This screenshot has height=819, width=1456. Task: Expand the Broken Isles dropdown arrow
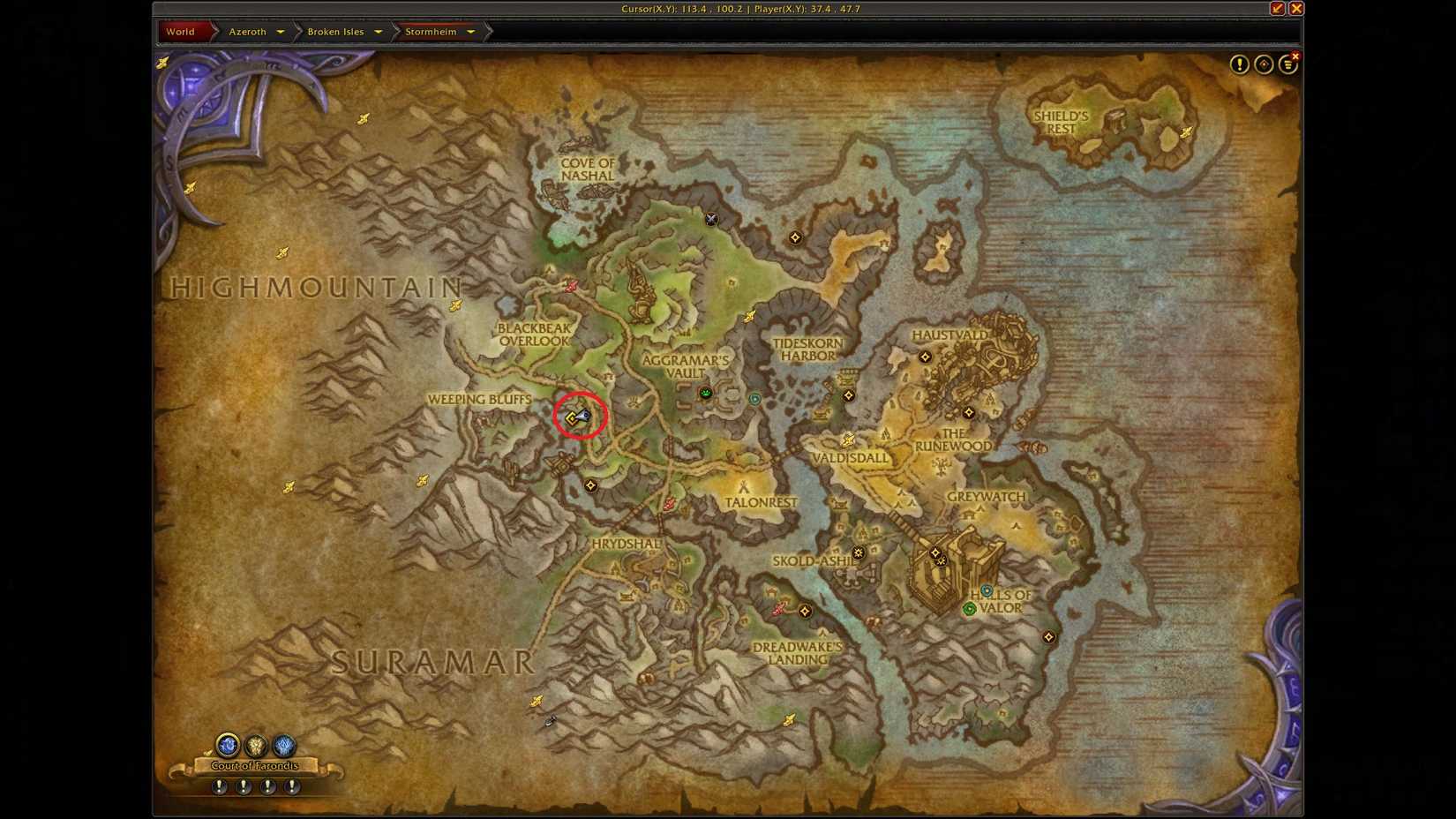click(x=378, y=31)
